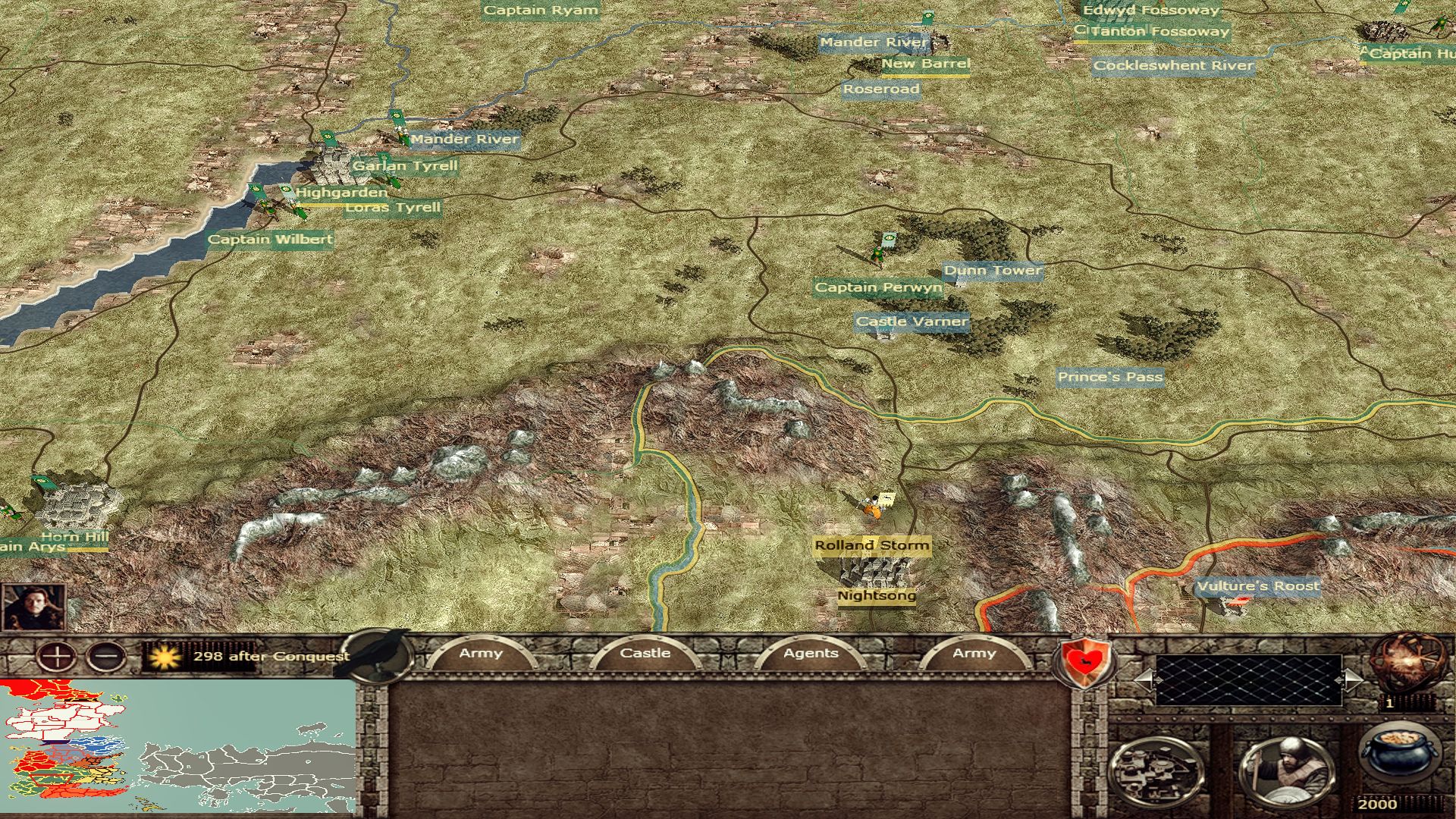
Task: Open the construction castle-plan button
Action: (1156, 771)
